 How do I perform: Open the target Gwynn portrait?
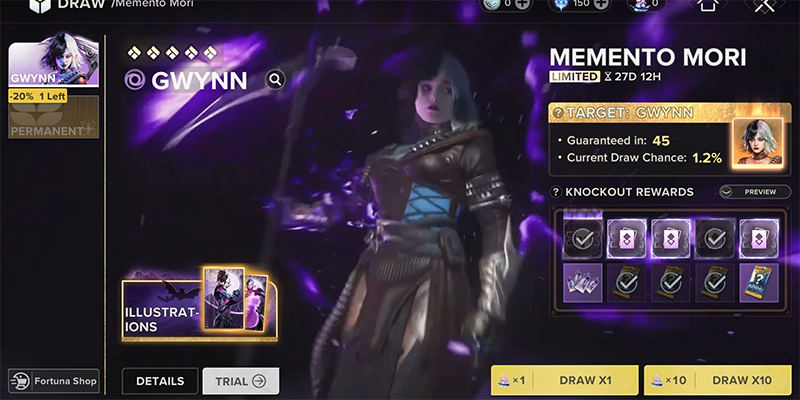(x=755, y=144)
